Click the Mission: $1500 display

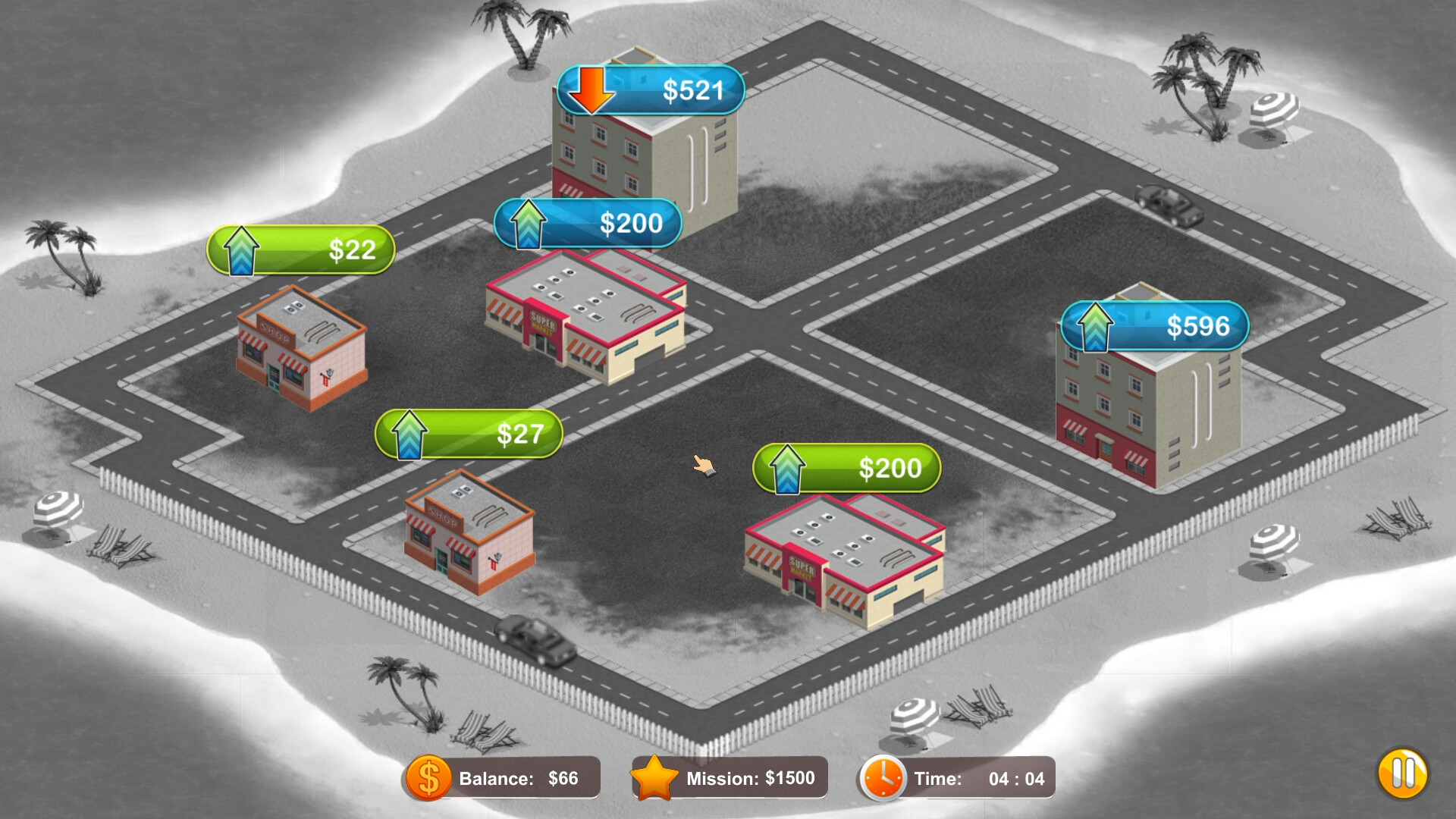(x=751, y=777)
